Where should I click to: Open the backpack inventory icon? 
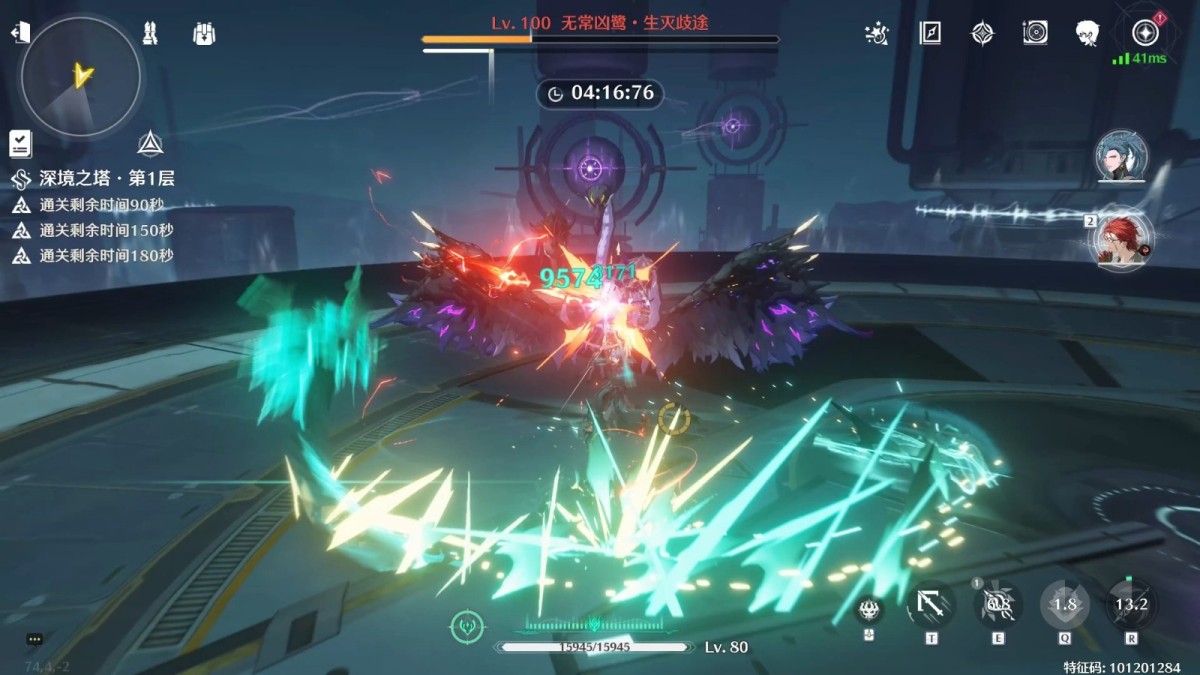click(204, 34)
